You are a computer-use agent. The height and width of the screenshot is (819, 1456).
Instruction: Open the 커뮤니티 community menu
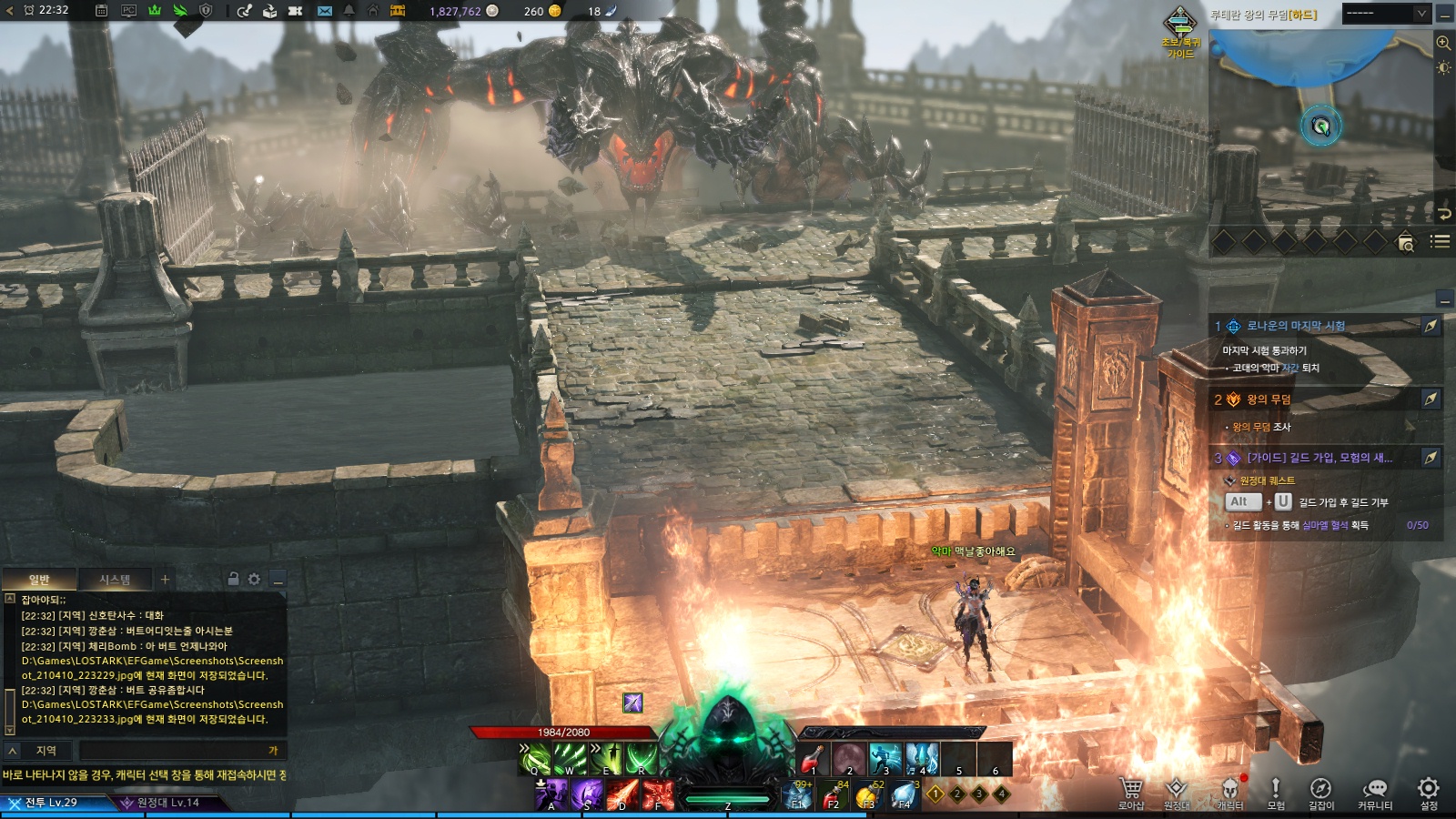[1374, 790]
